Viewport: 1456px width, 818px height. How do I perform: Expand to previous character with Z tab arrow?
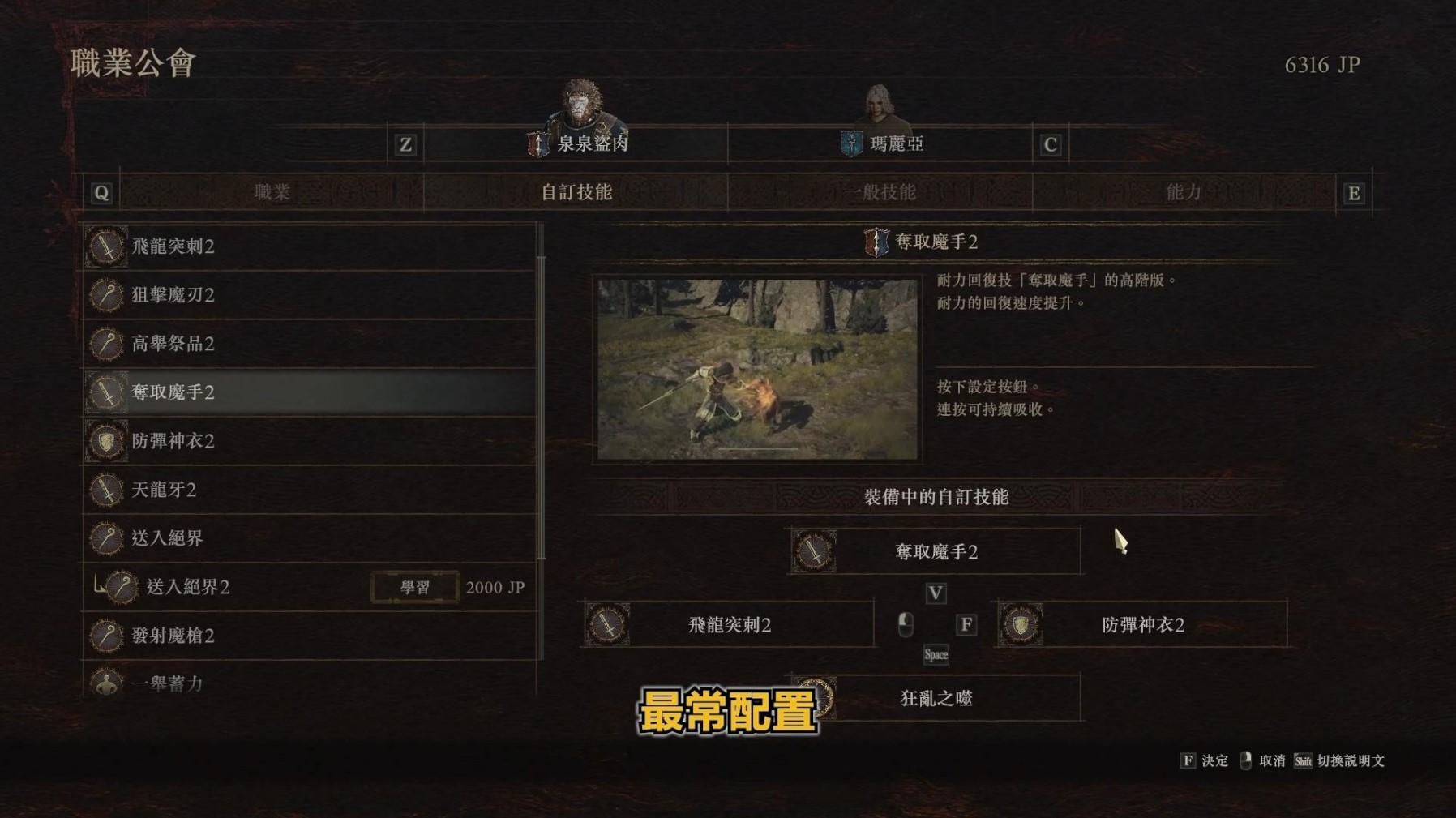pyautogui.click(x=405, y=146)
